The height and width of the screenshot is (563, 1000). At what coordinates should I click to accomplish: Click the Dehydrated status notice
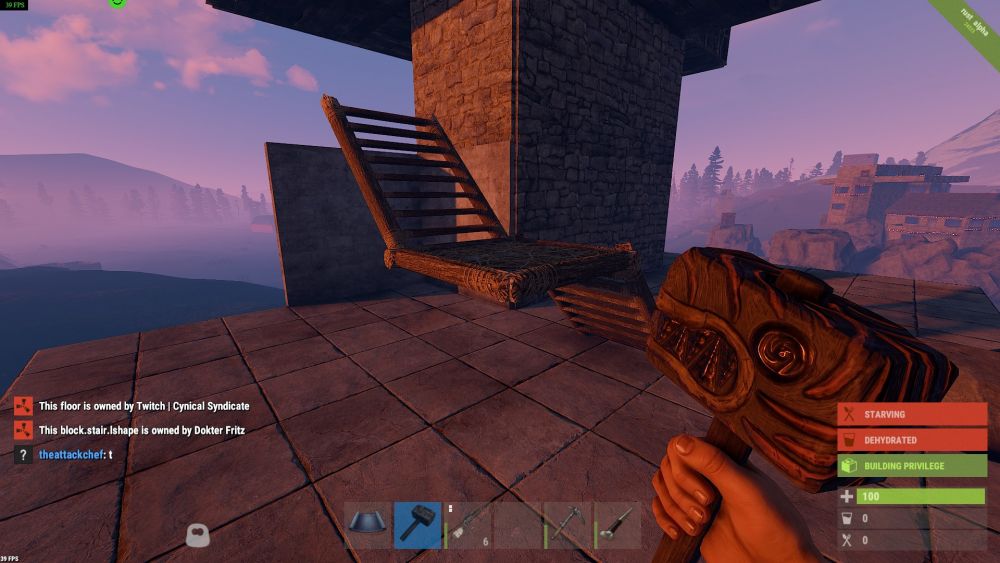[912, 440]
